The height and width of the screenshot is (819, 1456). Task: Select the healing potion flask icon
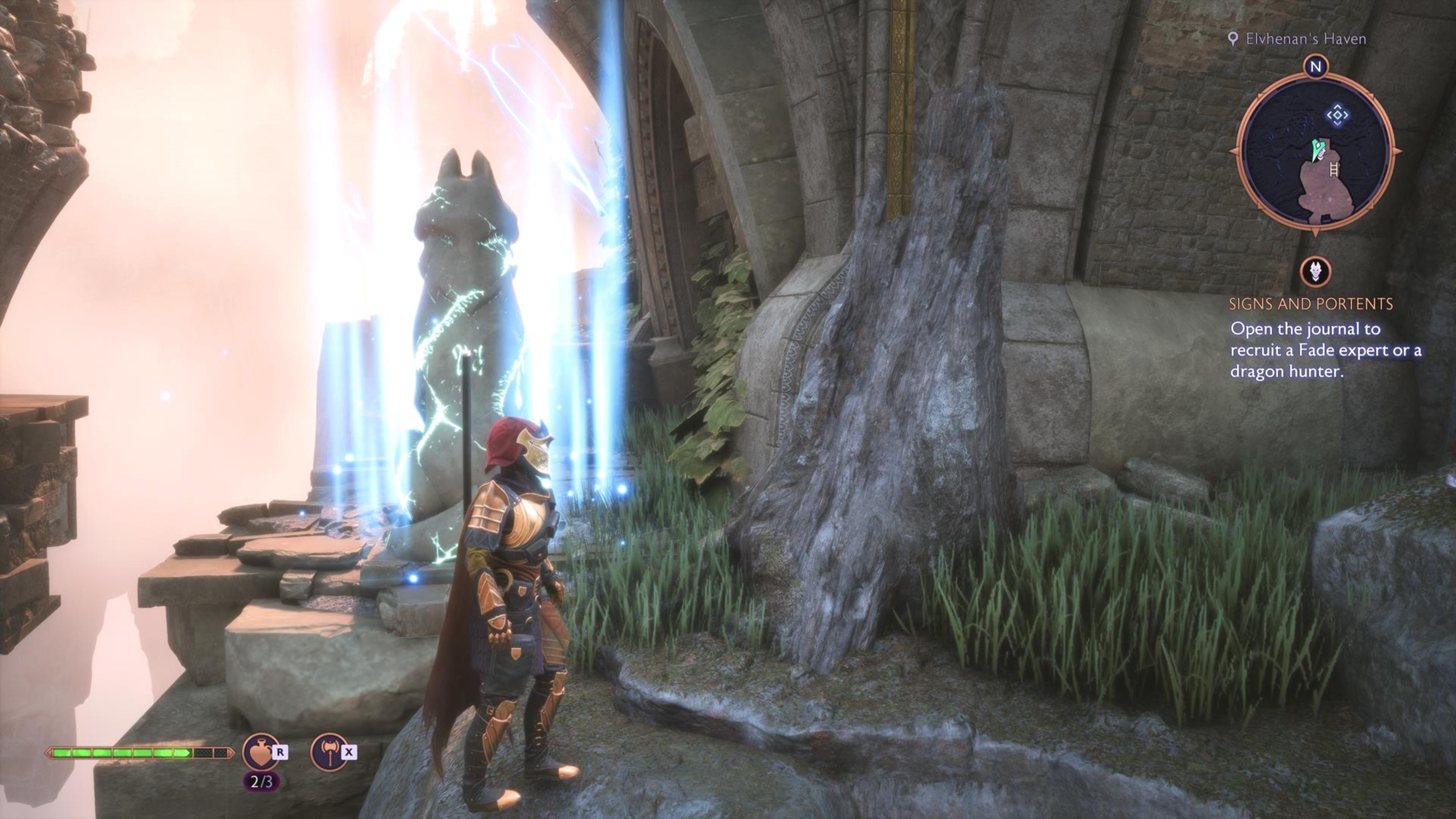tap(260, 752)
